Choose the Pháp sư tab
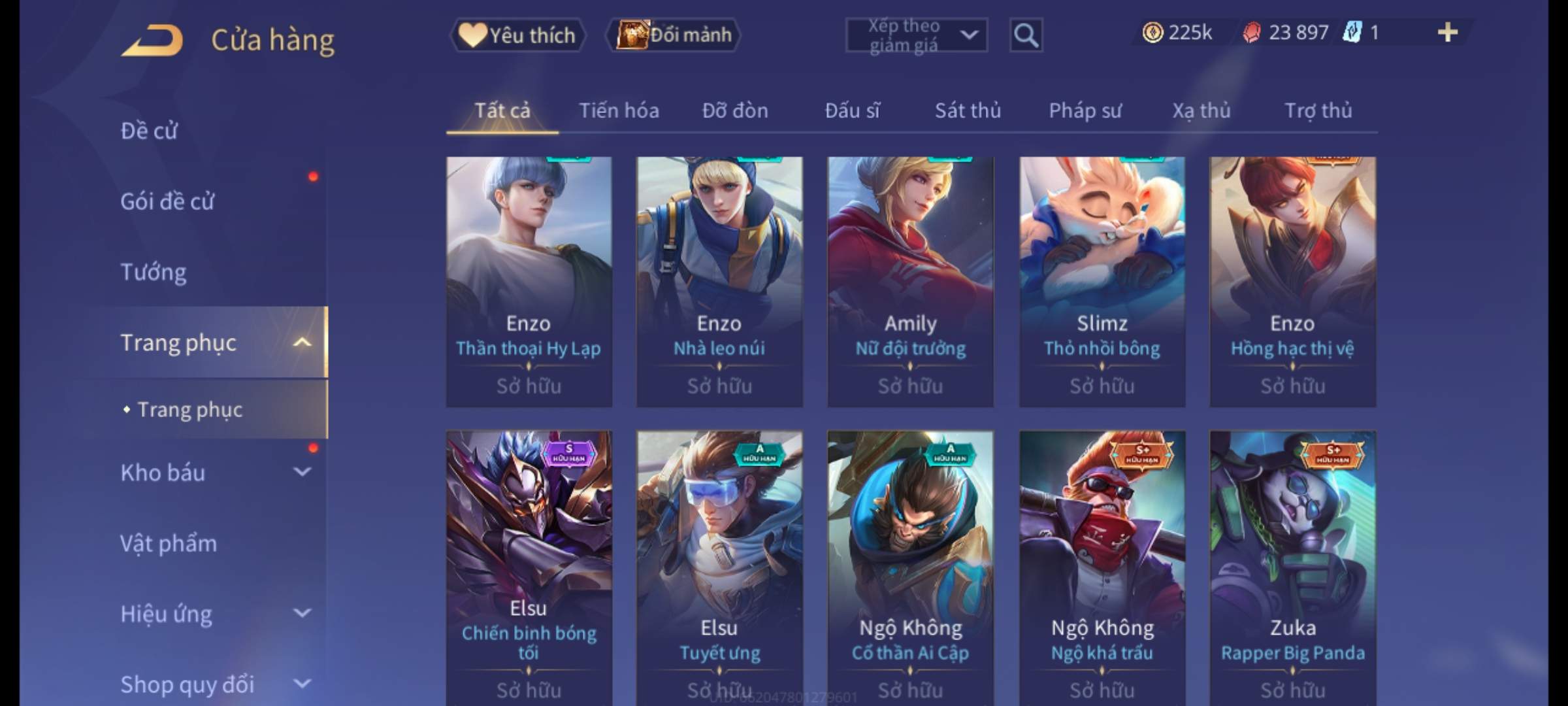This screenshot has height=706, width=1568. click(1085, 110)
